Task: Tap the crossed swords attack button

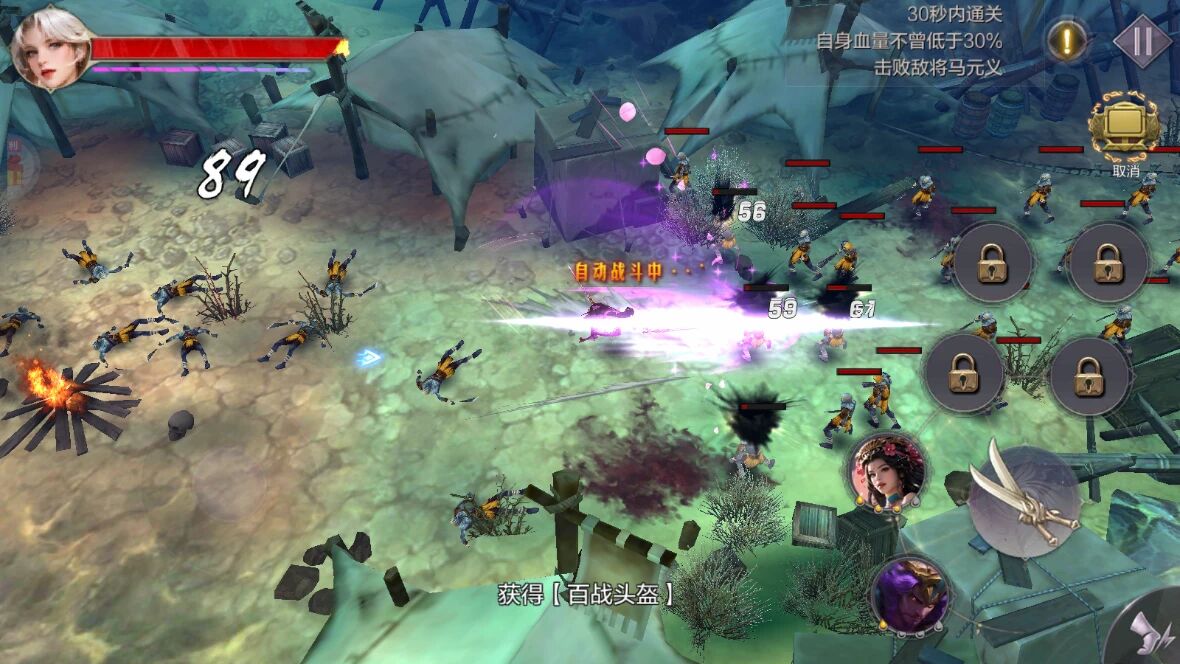Action: tap(1023, 497)
